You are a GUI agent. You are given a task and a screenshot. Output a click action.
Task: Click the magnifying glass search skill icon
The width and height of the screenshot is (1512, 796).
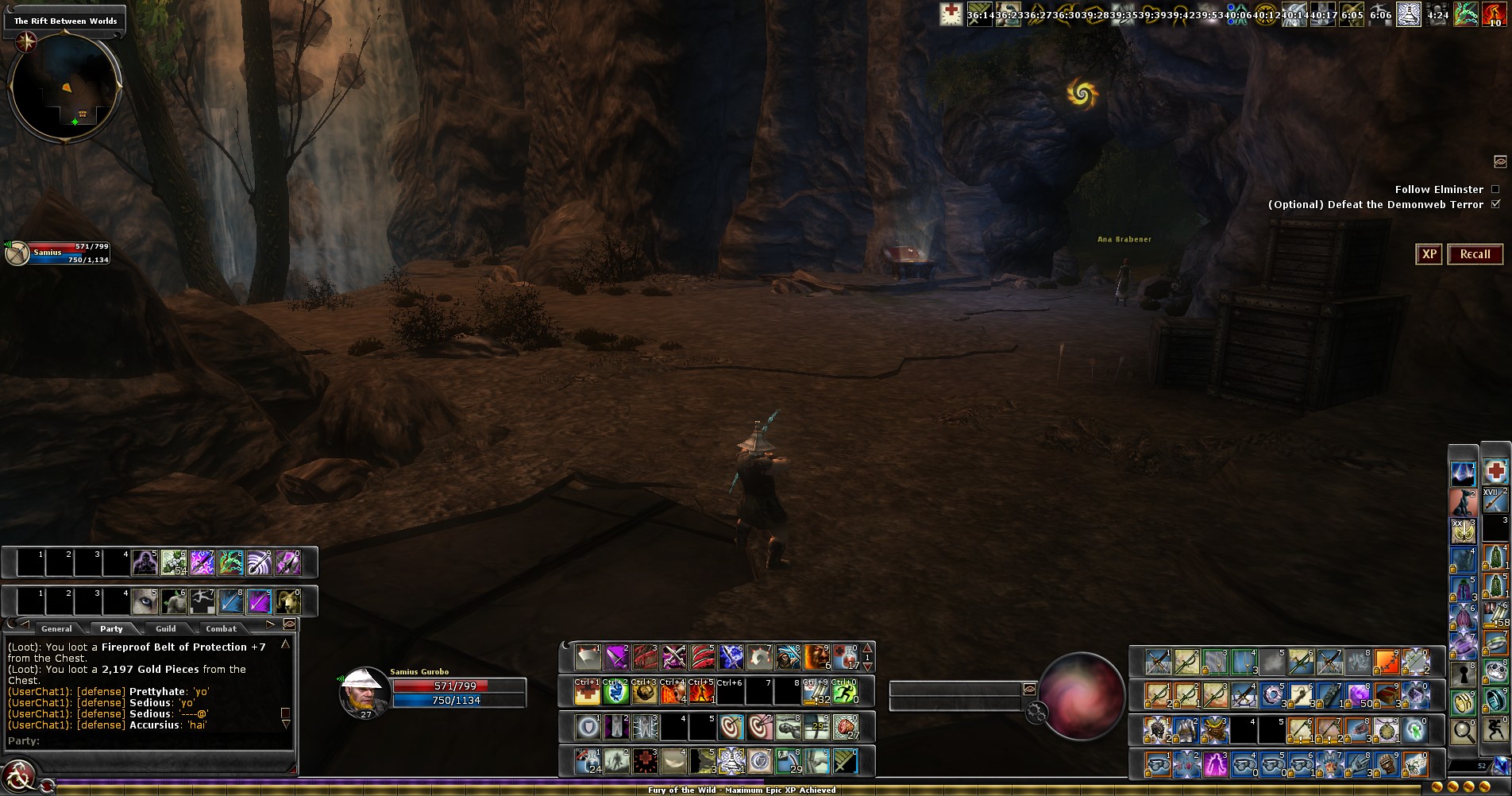pyautogui.click(x=1464, y=730)
